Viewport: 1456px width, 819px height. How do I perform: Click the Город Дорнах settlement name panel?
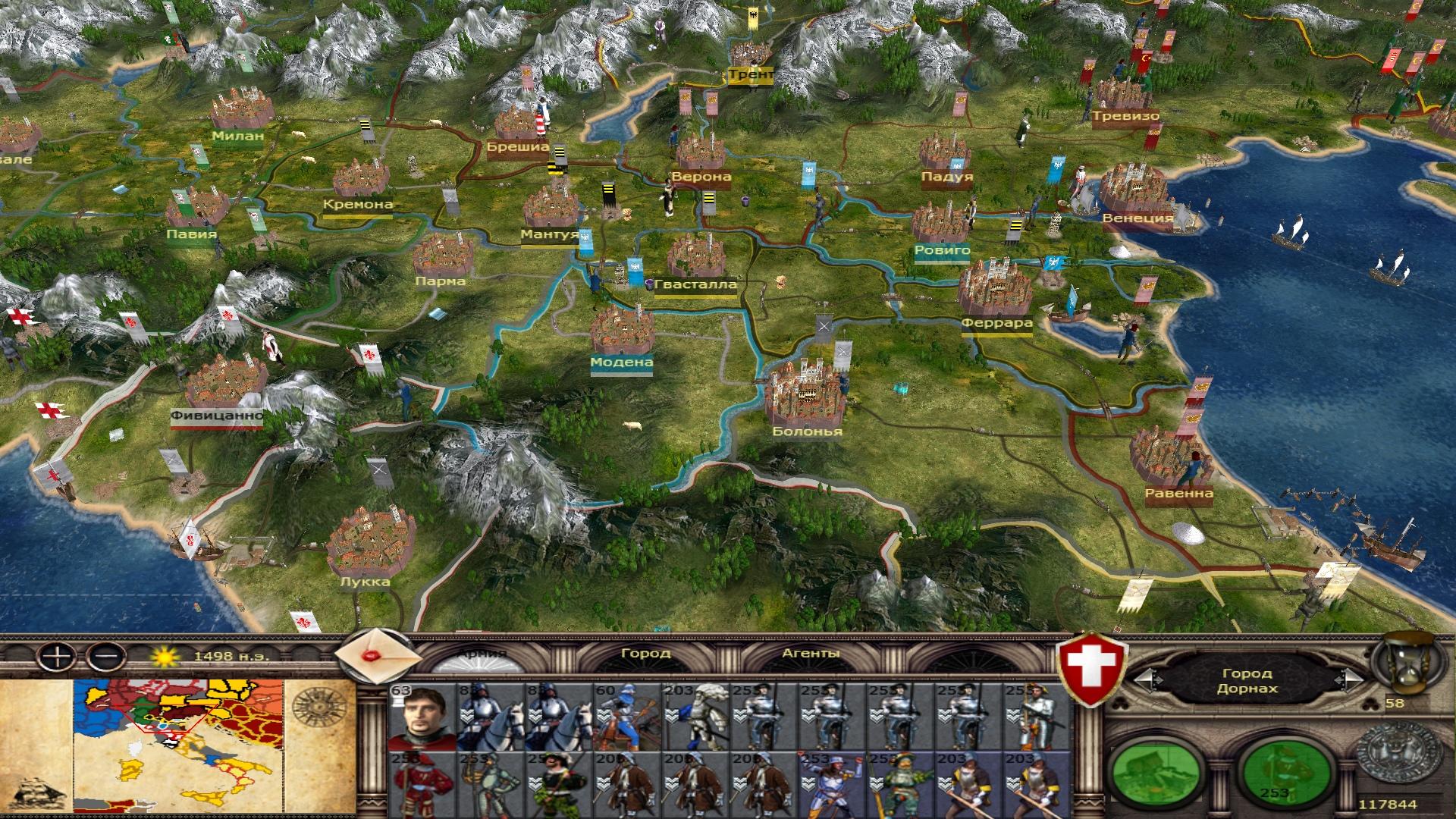(1247, 681)
